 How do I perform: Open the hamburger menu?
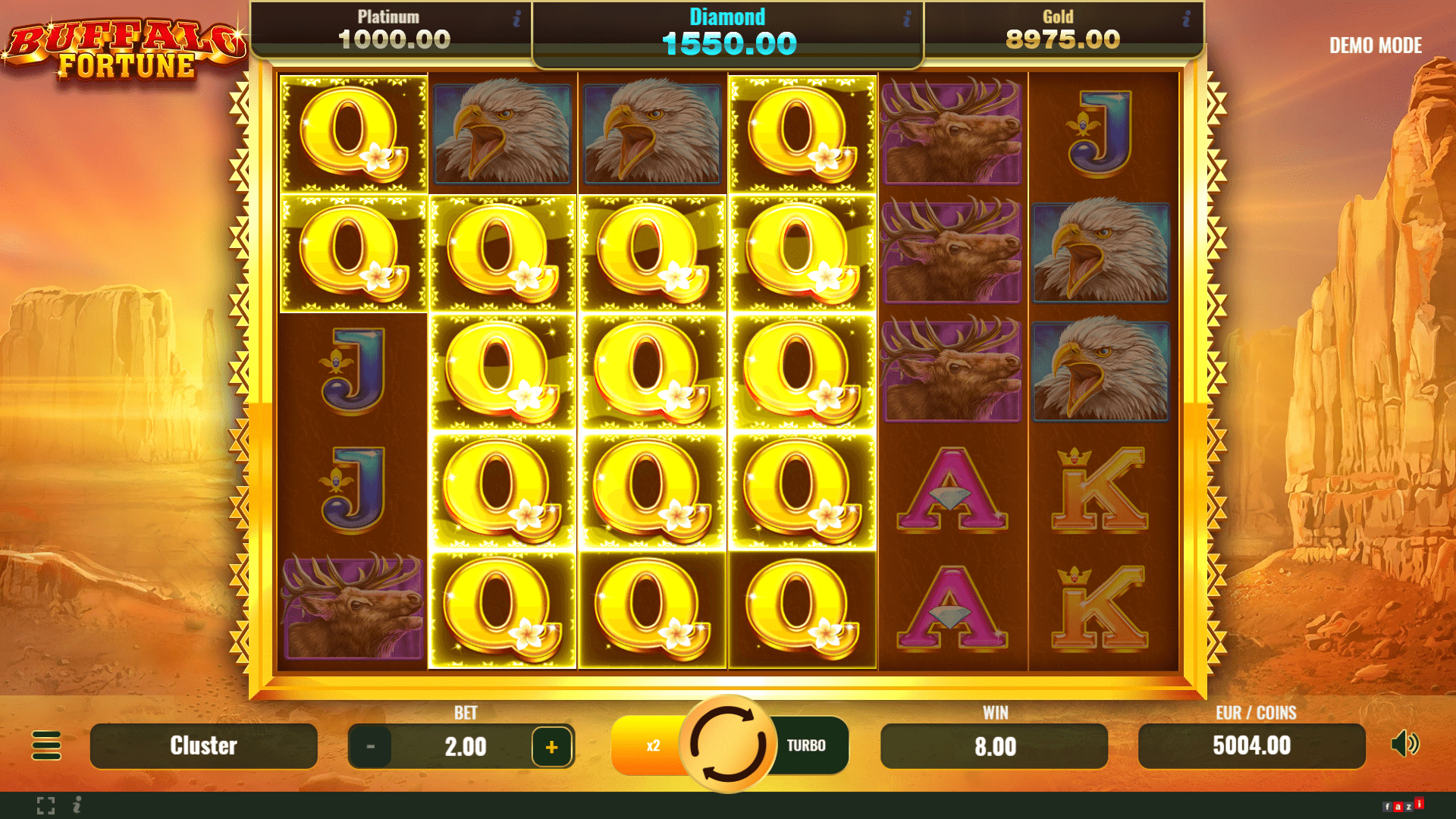(x=48, y=746)
